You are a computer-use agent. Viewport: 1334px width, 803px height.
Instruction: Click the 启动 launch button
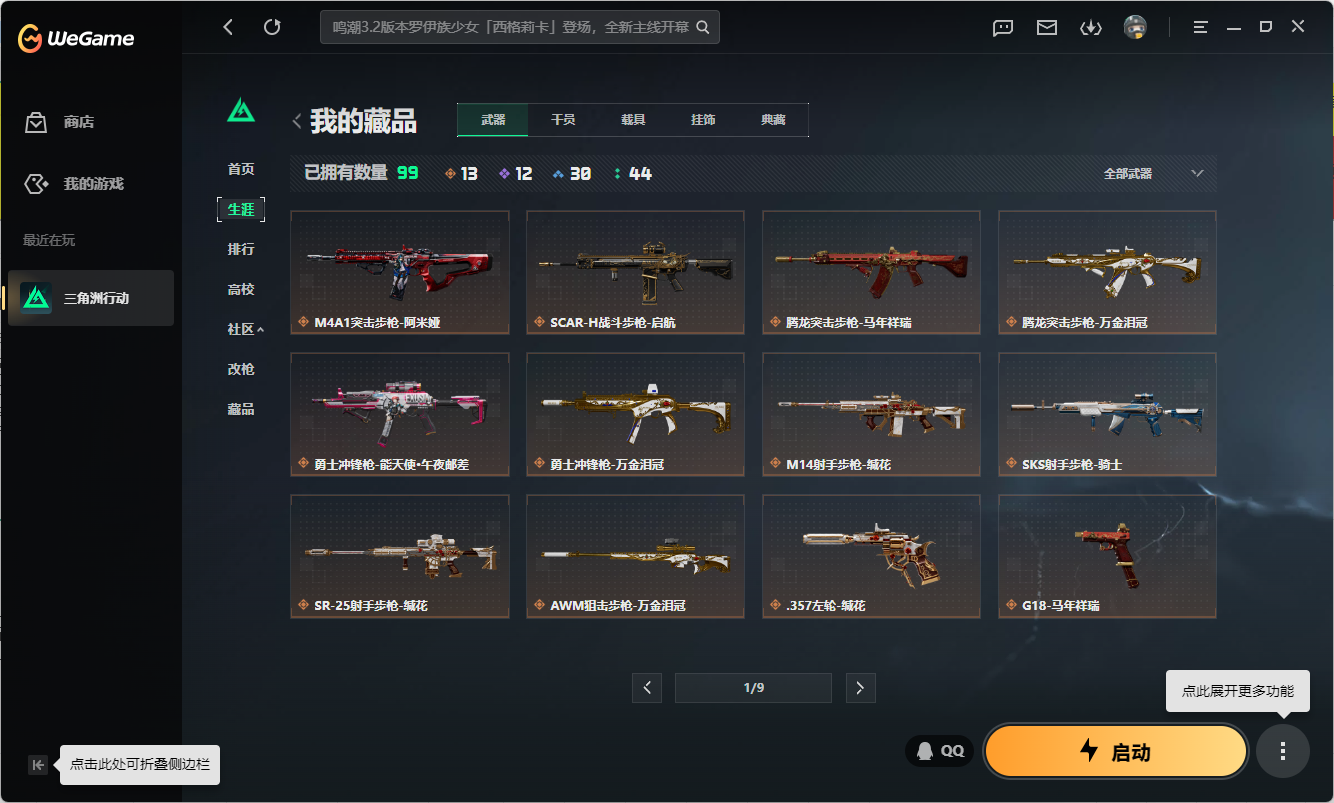click(1115, 751)
